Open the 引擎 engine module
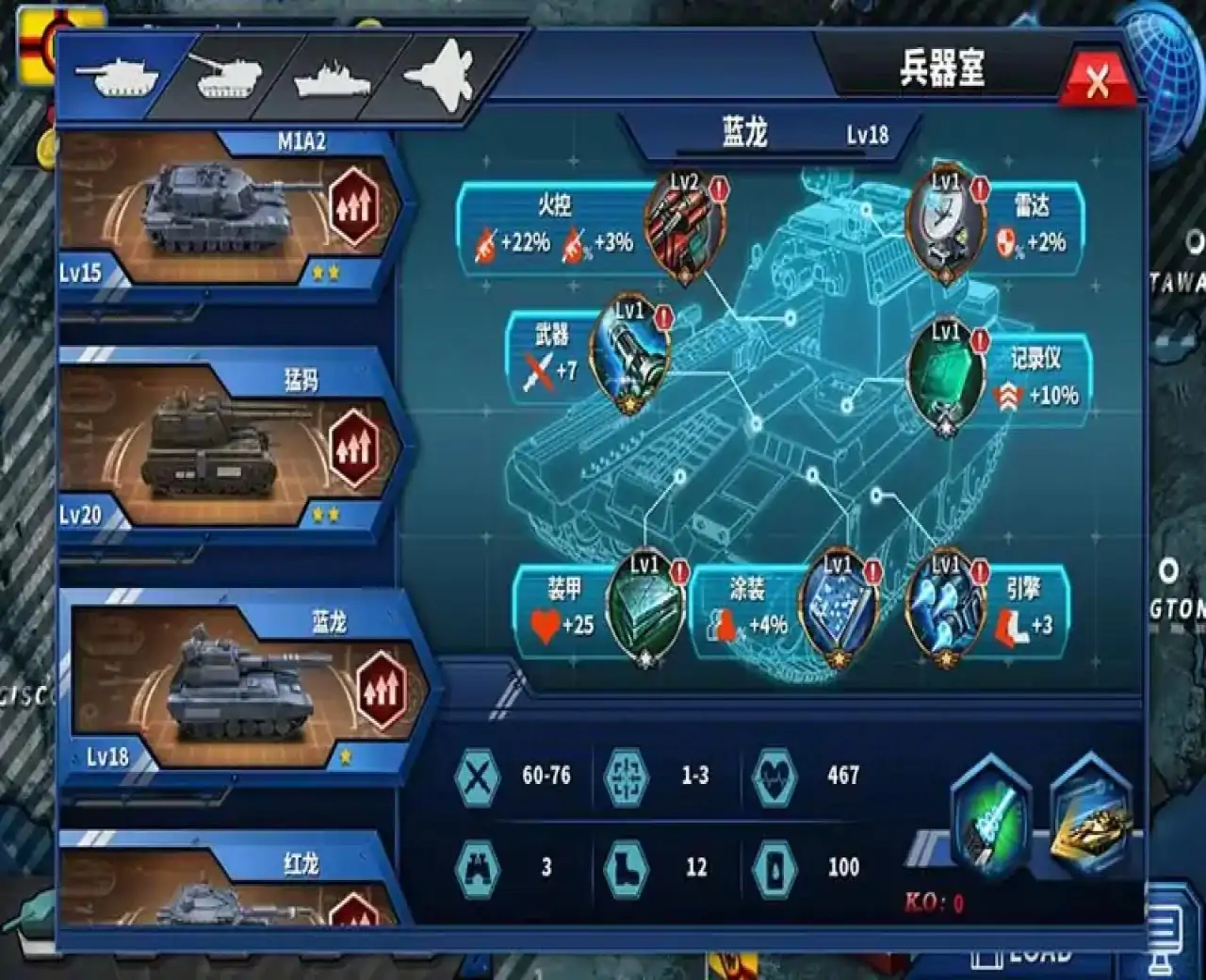Viewport: 1206px width, 980px height. coord(947,608)
